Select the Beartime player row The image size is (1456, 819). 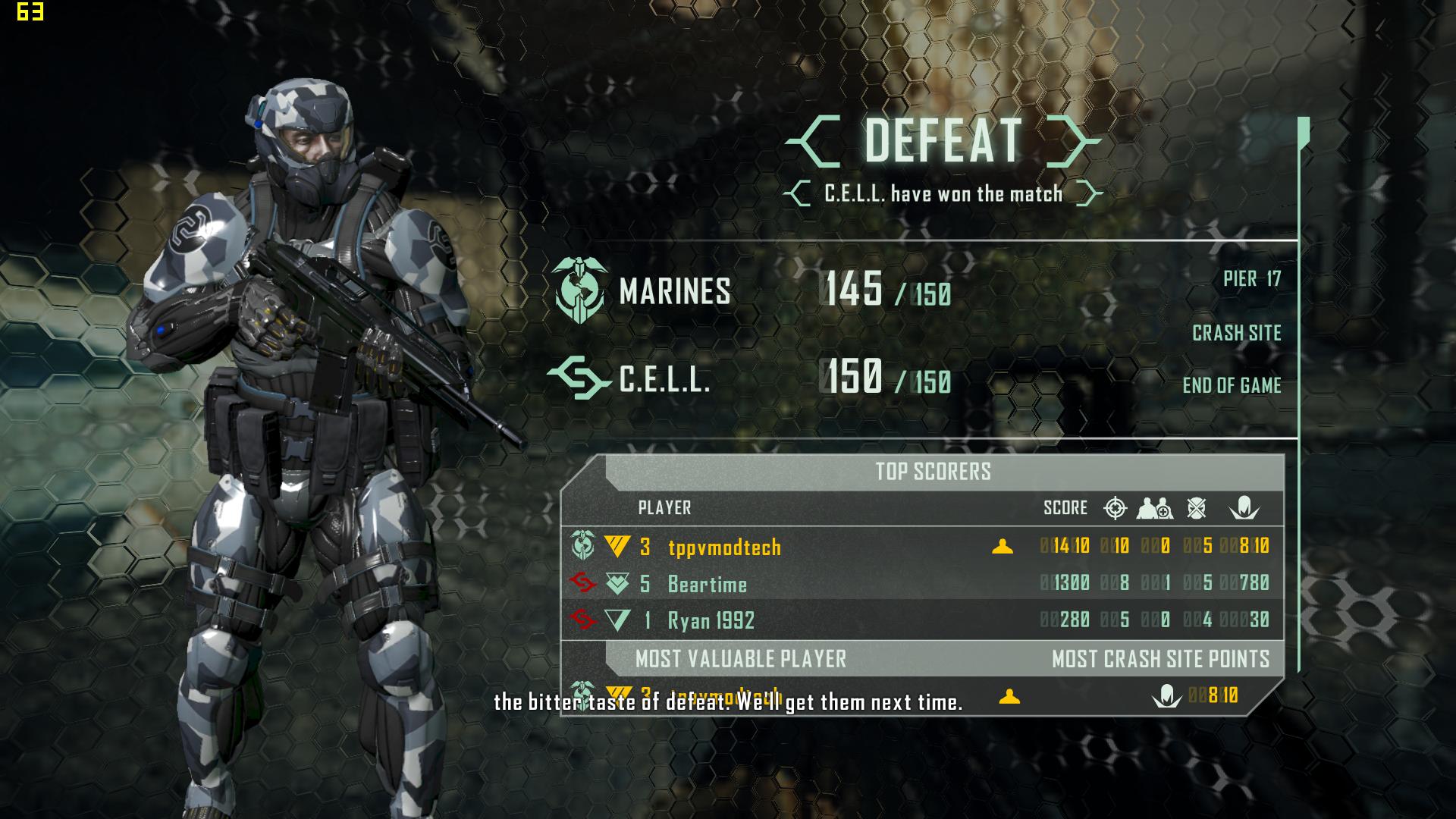[x=707, y=584]
